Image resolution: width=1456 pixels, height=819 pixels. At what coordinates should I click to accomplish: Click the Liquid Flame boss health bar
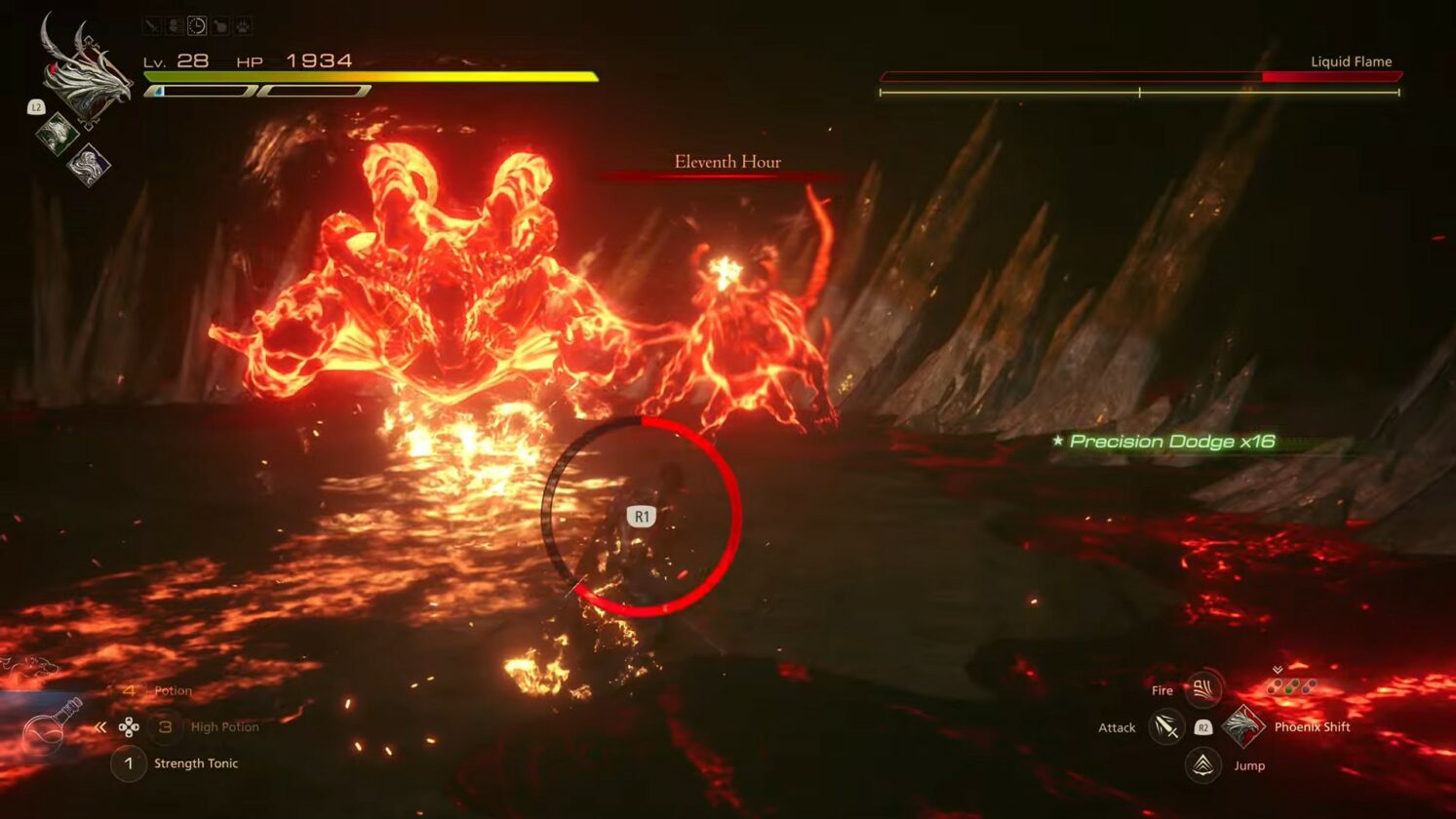coord(1137,73)
